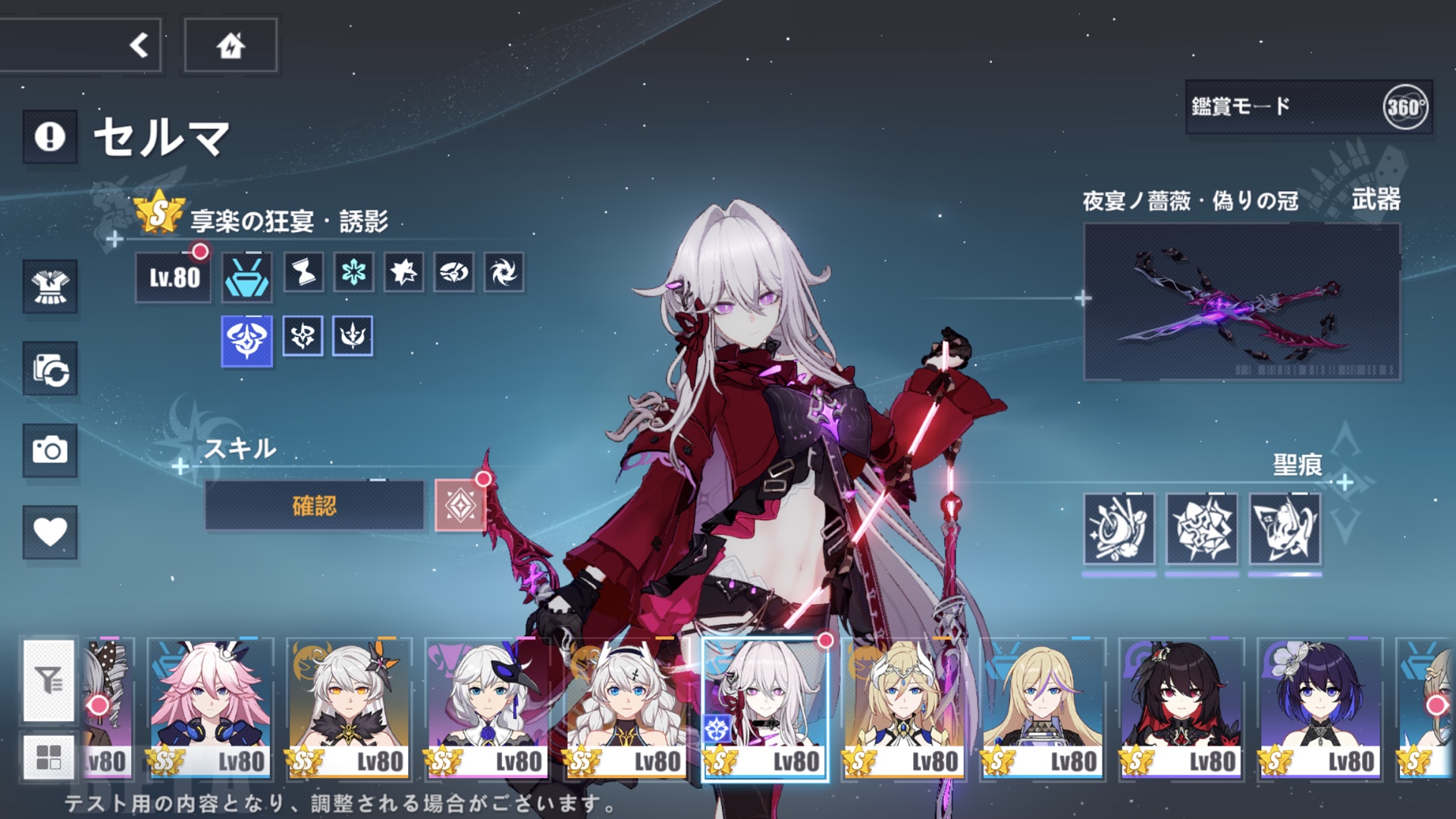Toggle the highlighted blue faction icon
Image resolution: width=1456 pixels, height=819 pixels.
246,338
